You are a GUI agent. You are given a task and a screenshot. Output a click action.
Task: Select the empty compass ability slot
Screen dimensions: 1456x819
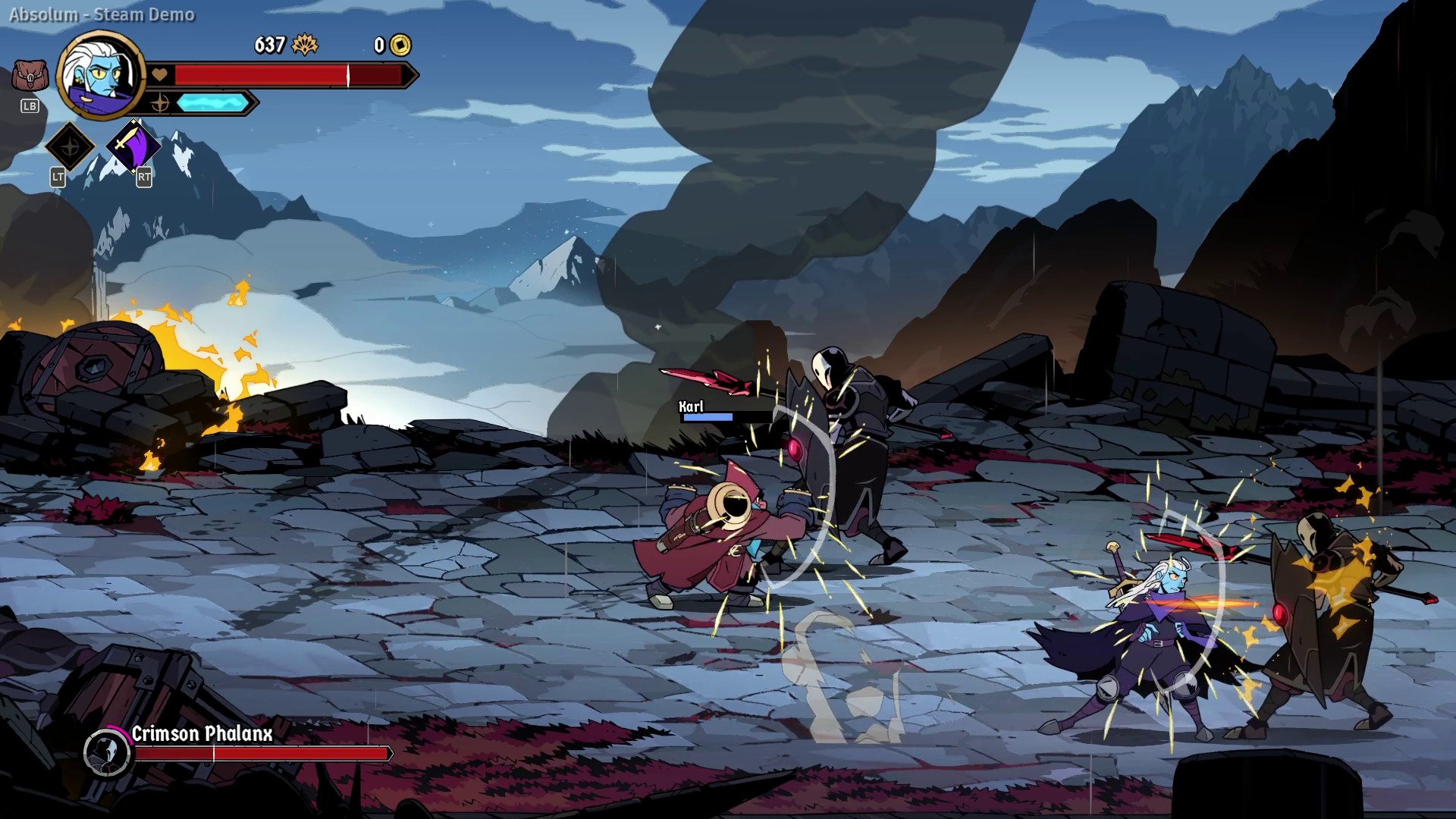(70, 146)
